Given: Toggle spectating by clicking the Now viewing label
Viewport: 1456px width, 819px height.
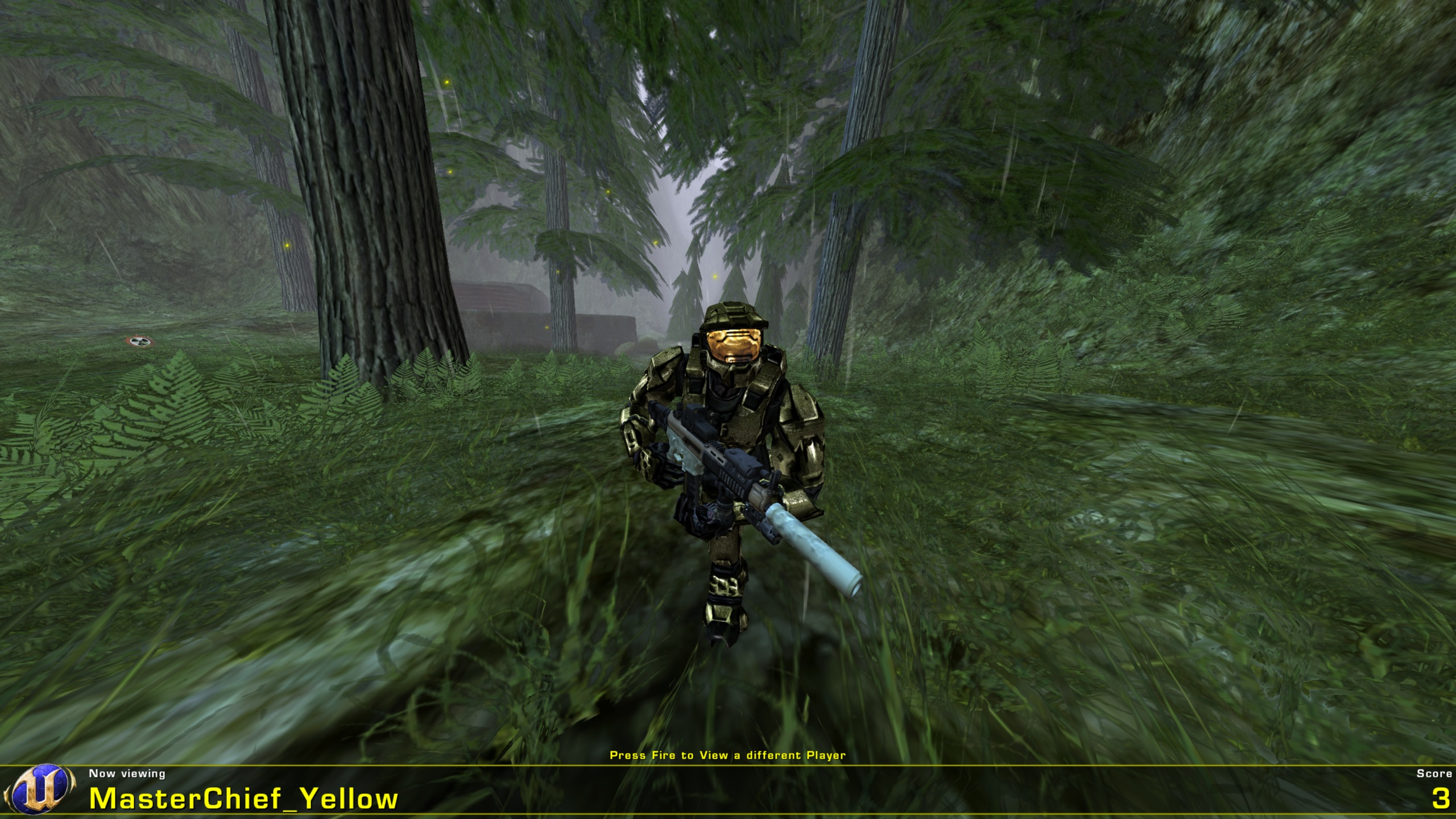Looking at the screenshot, I should 126,774.
